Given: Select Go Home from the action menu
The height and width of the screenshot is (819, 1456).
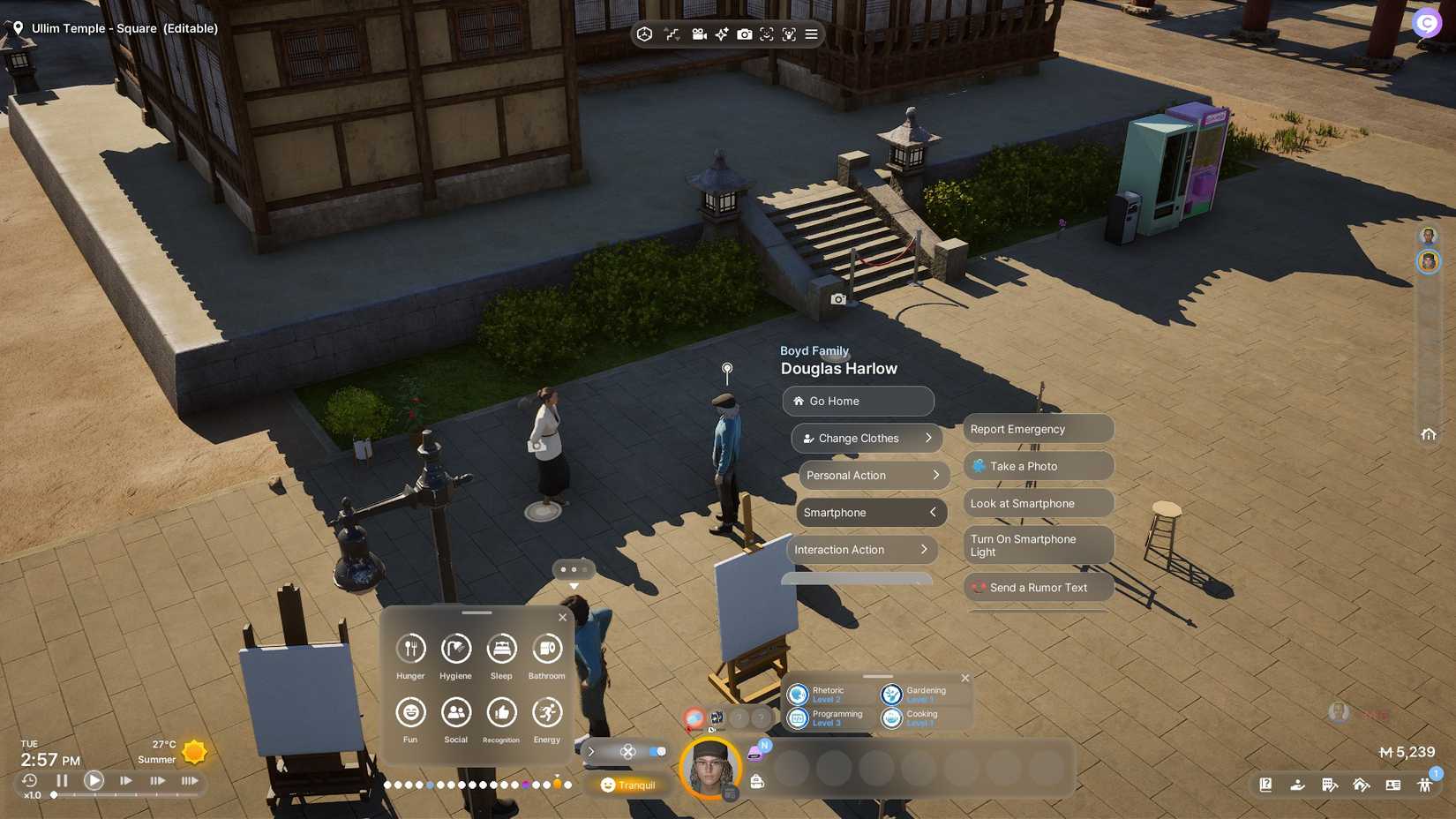Looking at the screenshot, I should pyautogui.click(x=857, y=401).
